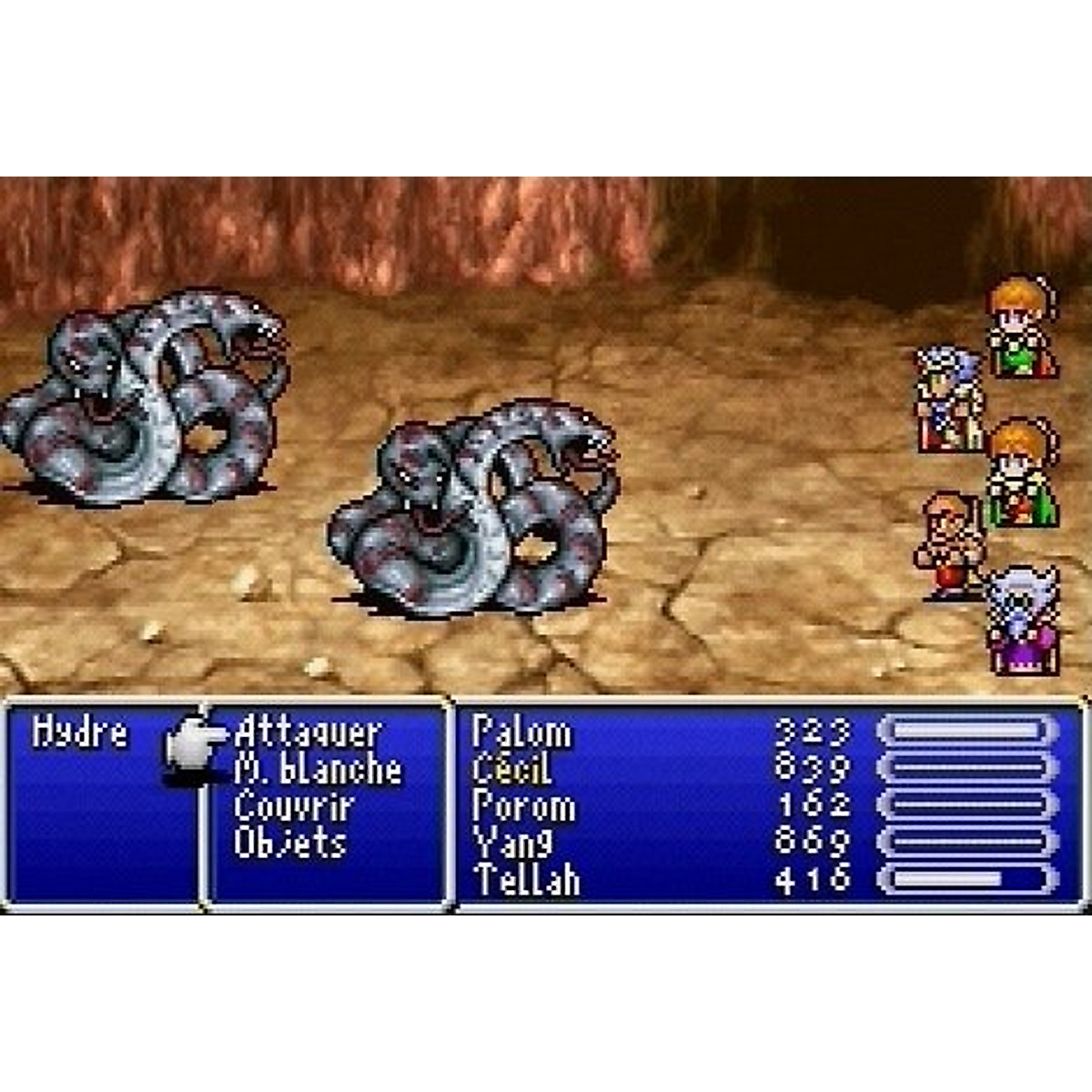The height and width of the screenshot is (1092, 1092).
Task: Pick Porom's row in the party list
Action: [x=523, y=806]
